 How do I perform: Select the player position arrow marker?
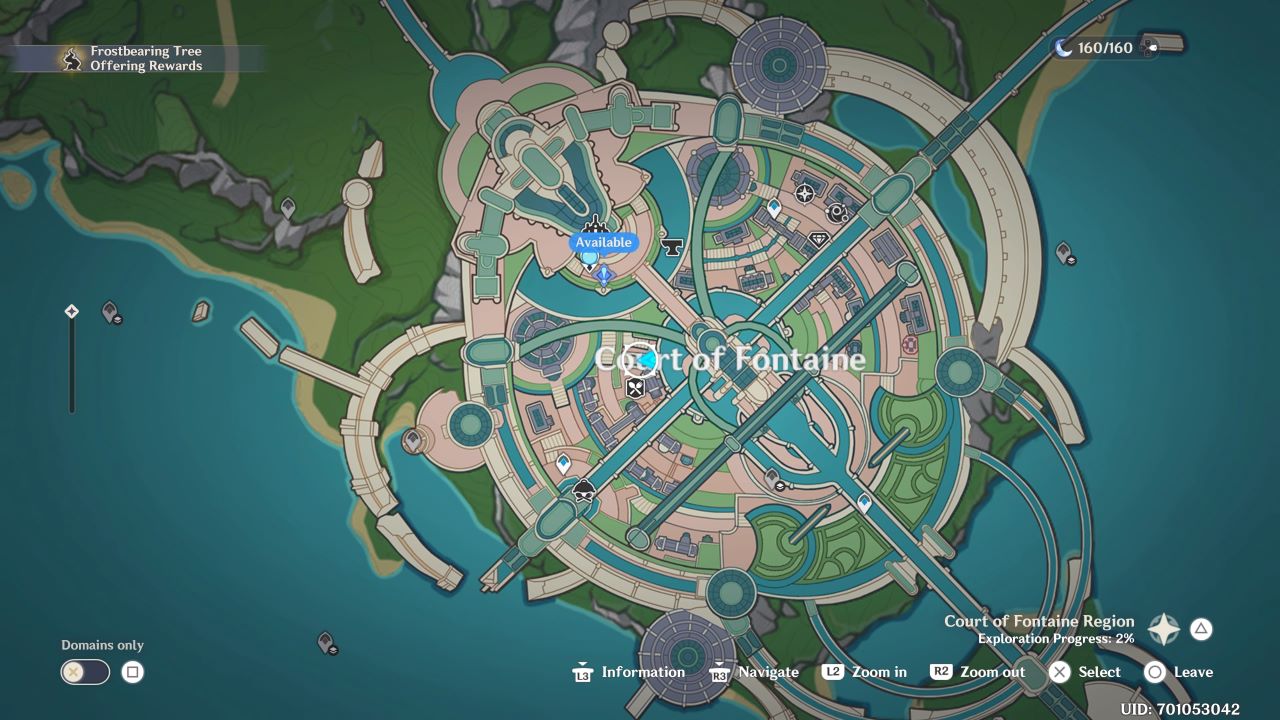click(645, 358)
